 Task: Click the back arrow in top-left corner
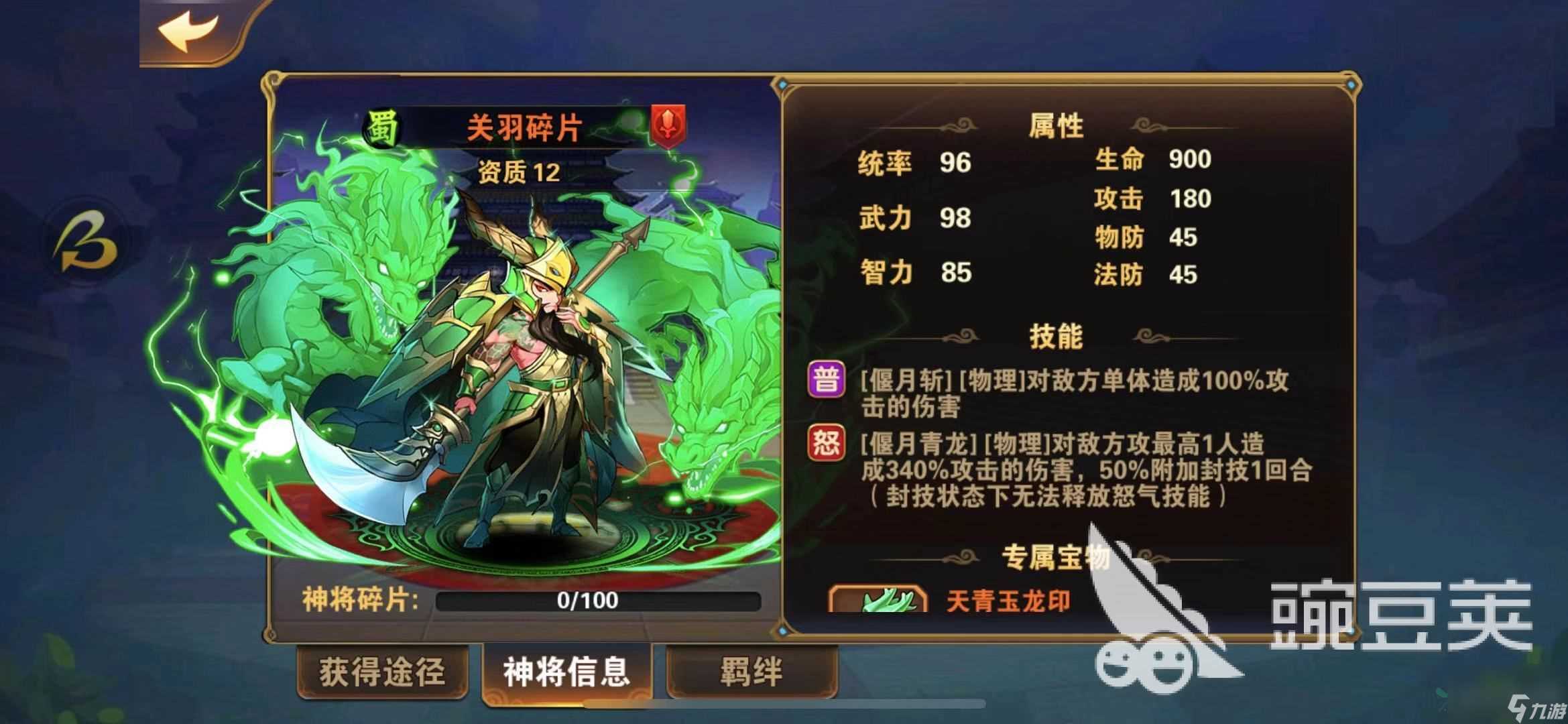pyautogui.click(x=188, y=30)
